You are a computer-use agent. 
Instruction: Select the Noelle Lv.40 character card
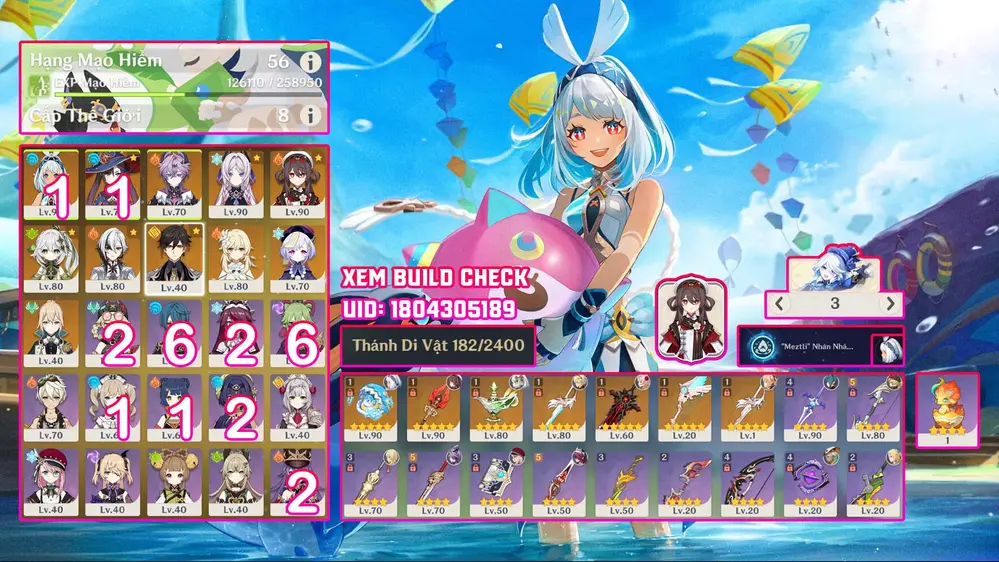pos(297,407)
